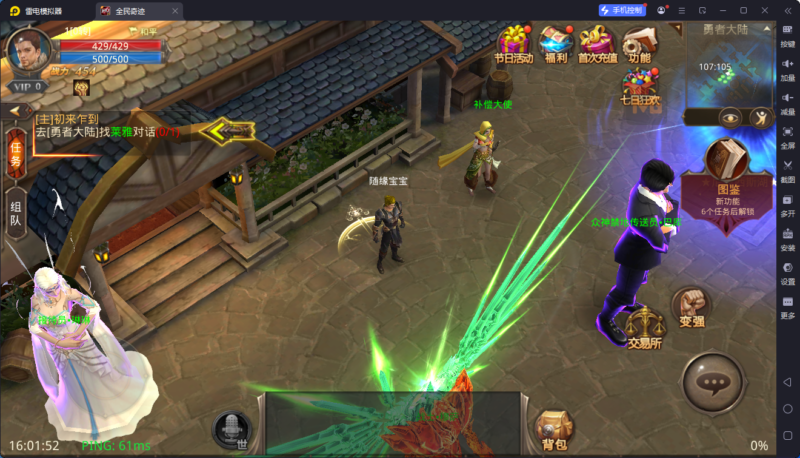800x458 pixels.
Task: Click the emulator 手机控制 phone control button
Action: coord(624,10)
